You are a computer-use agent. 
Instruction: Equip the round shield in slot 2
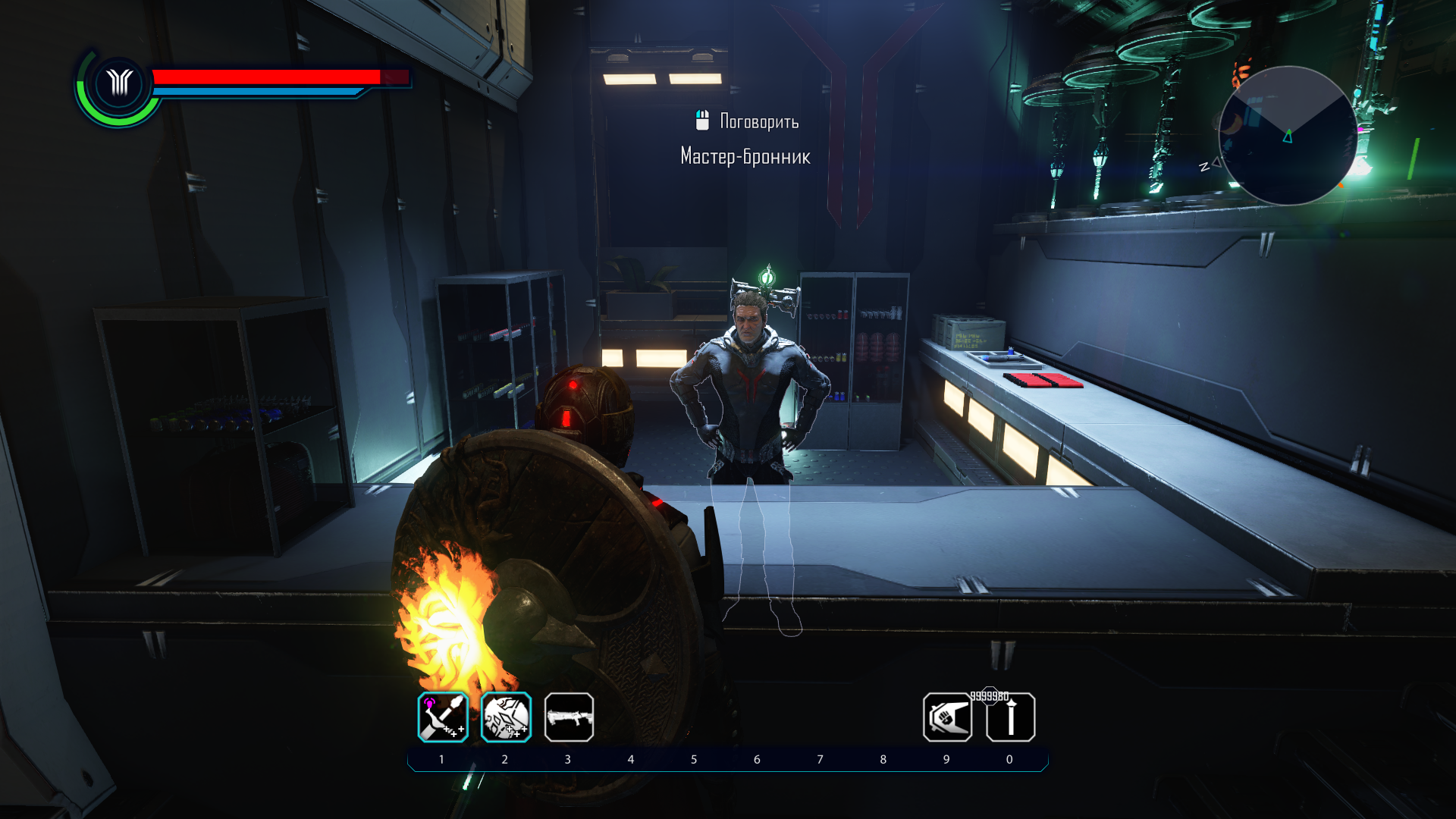coord(506,717)
